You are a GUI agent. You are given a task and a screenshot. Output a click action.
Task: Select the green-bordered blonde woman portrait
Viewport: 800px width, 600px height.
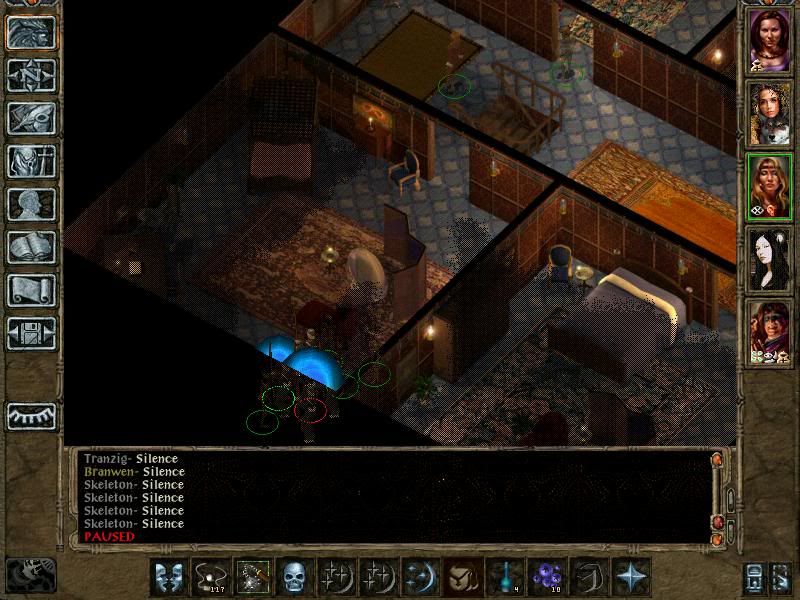tap(770, 185)
